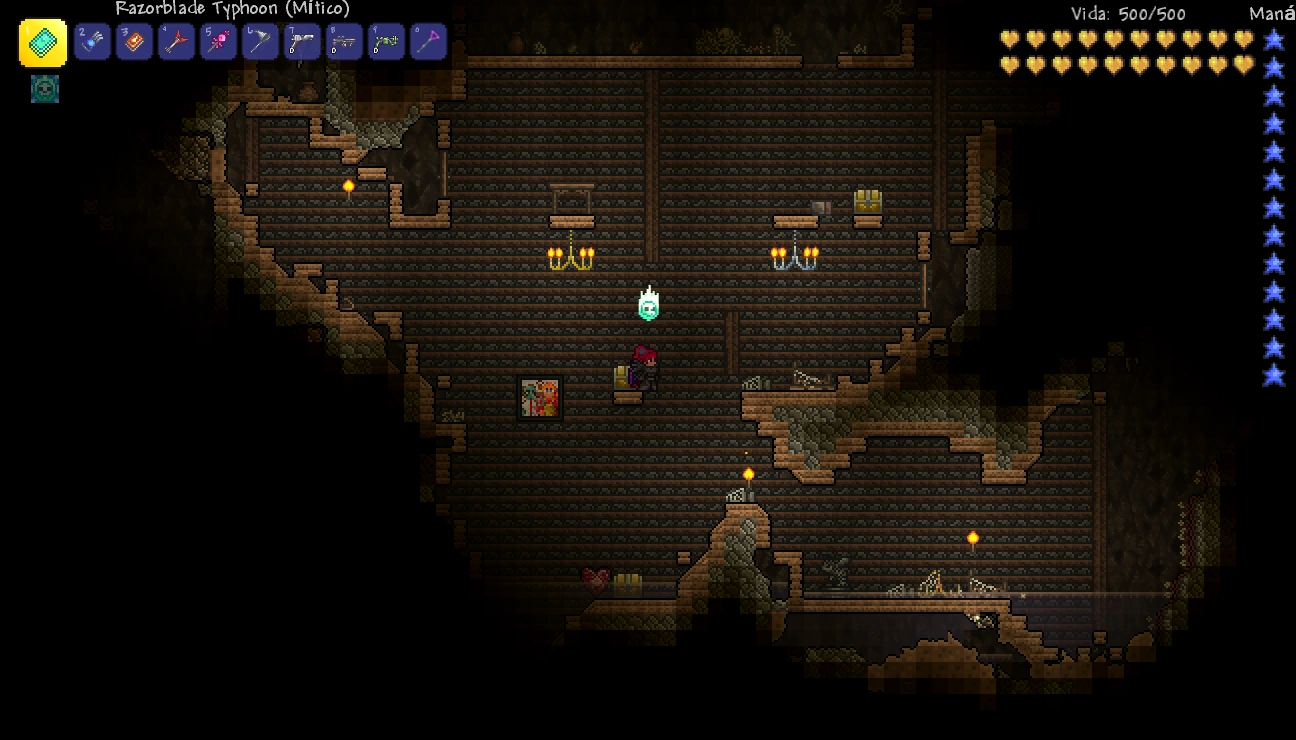This screenshot has width=1296, height=740.
Task: Select the blue magic glove in slot 2
Action: pos(92,42)
